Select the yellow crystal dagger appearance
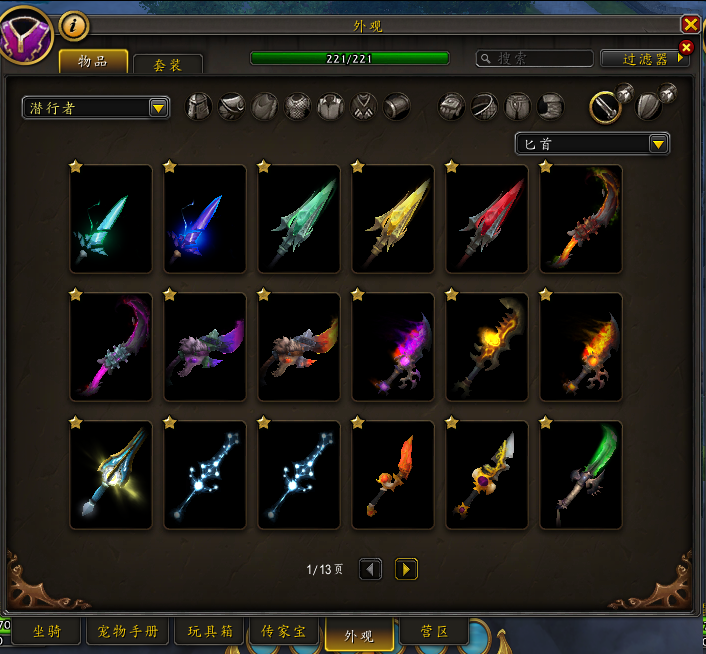Viewport: 706px width, 654px height. click(393, 219)
